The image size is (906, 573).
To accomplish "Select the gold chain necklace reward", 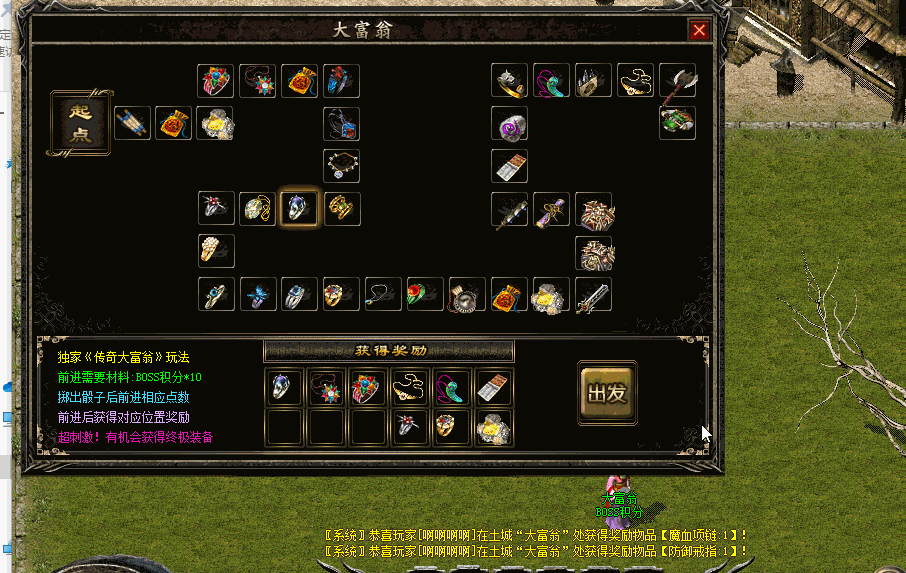I will point(410,386).
